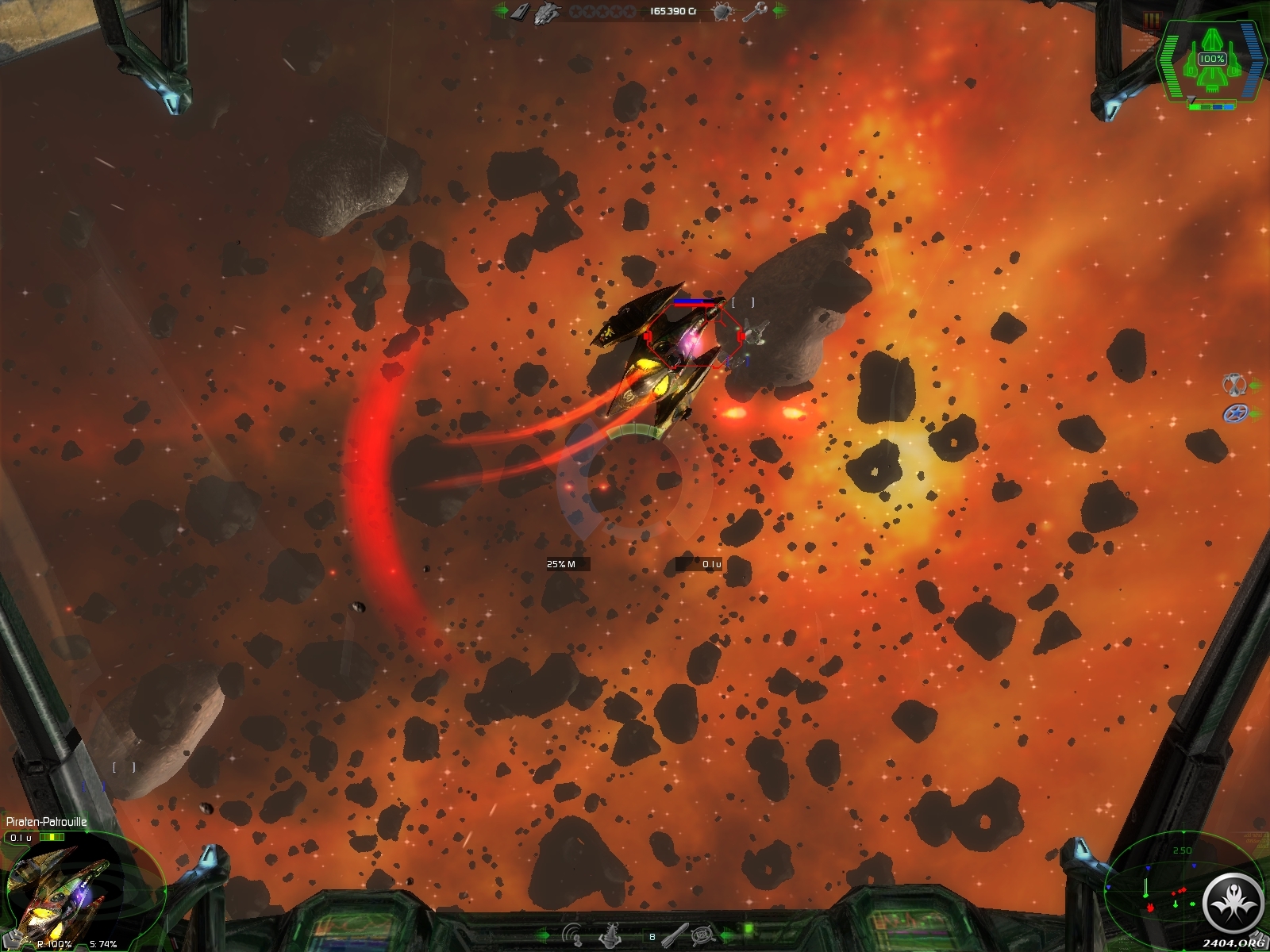Image resolution: width=1270 pixels, height=952 pixels.
Task: Select the mining drill tool icon
Action: coord(611,935)
